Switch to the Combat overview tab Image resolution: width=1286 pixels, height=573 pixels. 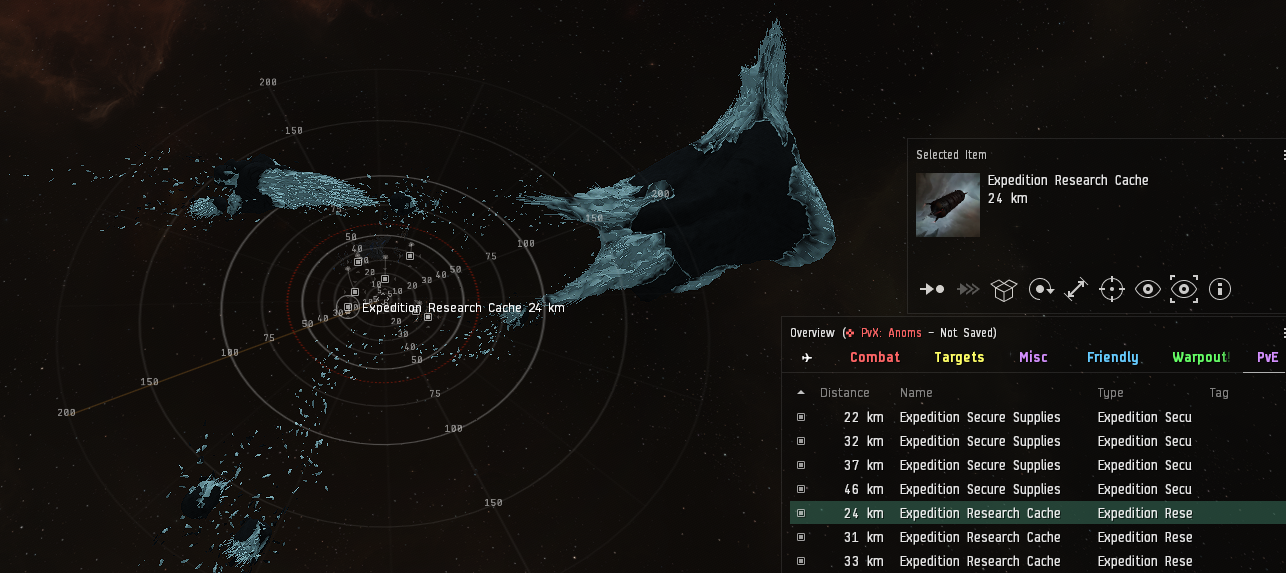click(875, 357)
